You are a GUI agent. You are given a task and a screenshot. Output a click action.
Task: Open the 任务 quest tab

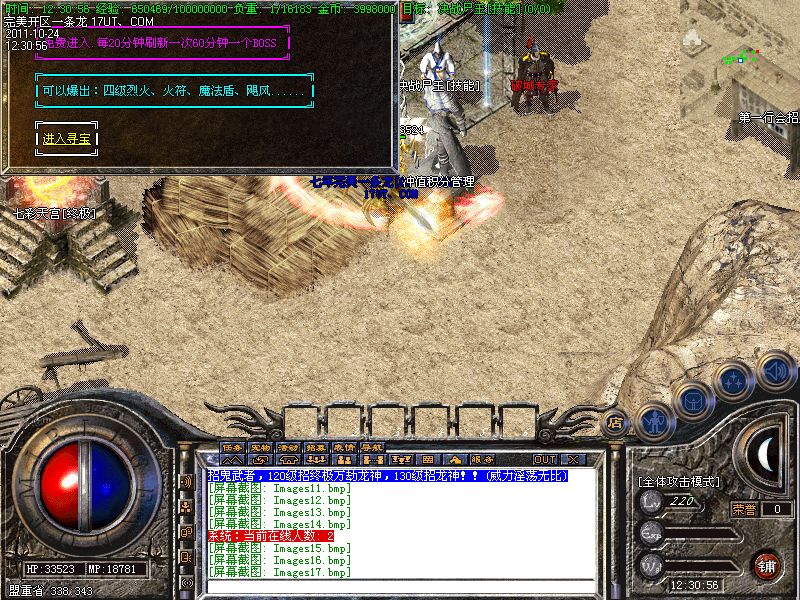click(x=233, y=446)
